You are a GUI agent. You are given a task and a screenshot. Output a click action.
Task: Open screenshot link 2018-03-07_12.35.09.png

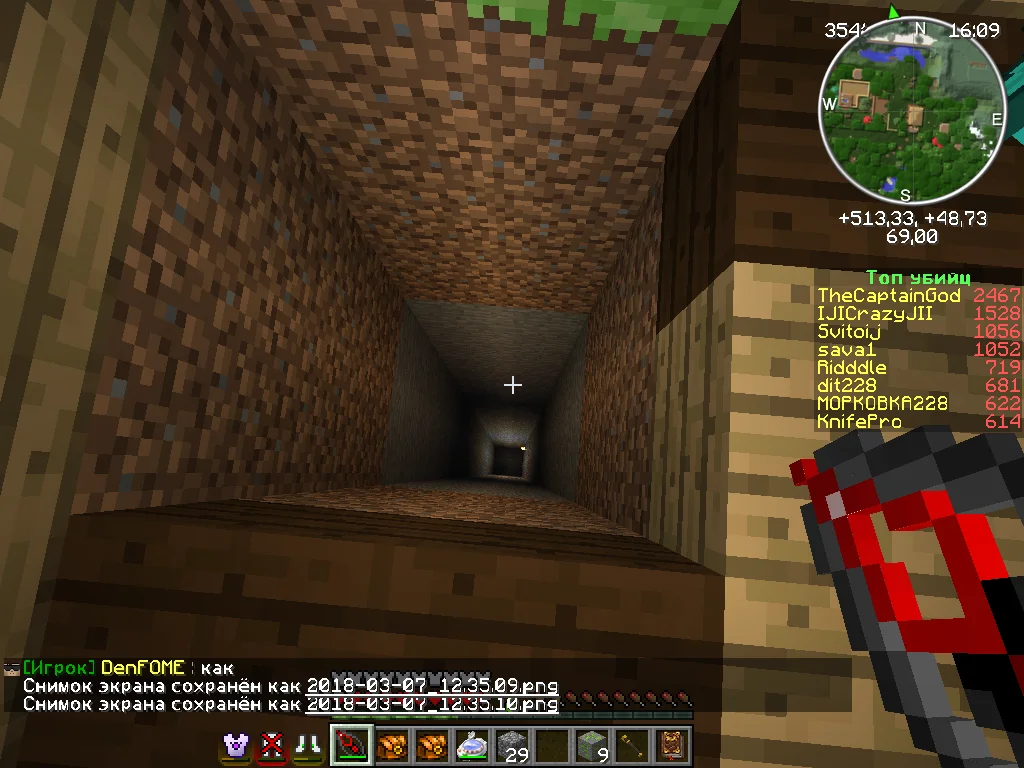pyautogui.click(x=431, y=686)
